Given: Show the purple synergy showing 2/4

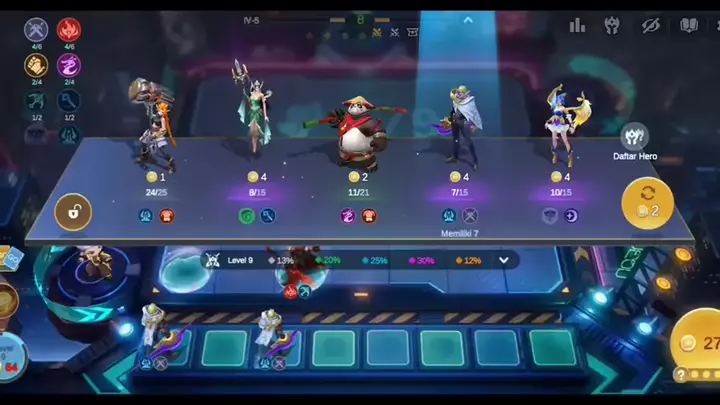Looking at the screenshot, I should tap(69, 65).
